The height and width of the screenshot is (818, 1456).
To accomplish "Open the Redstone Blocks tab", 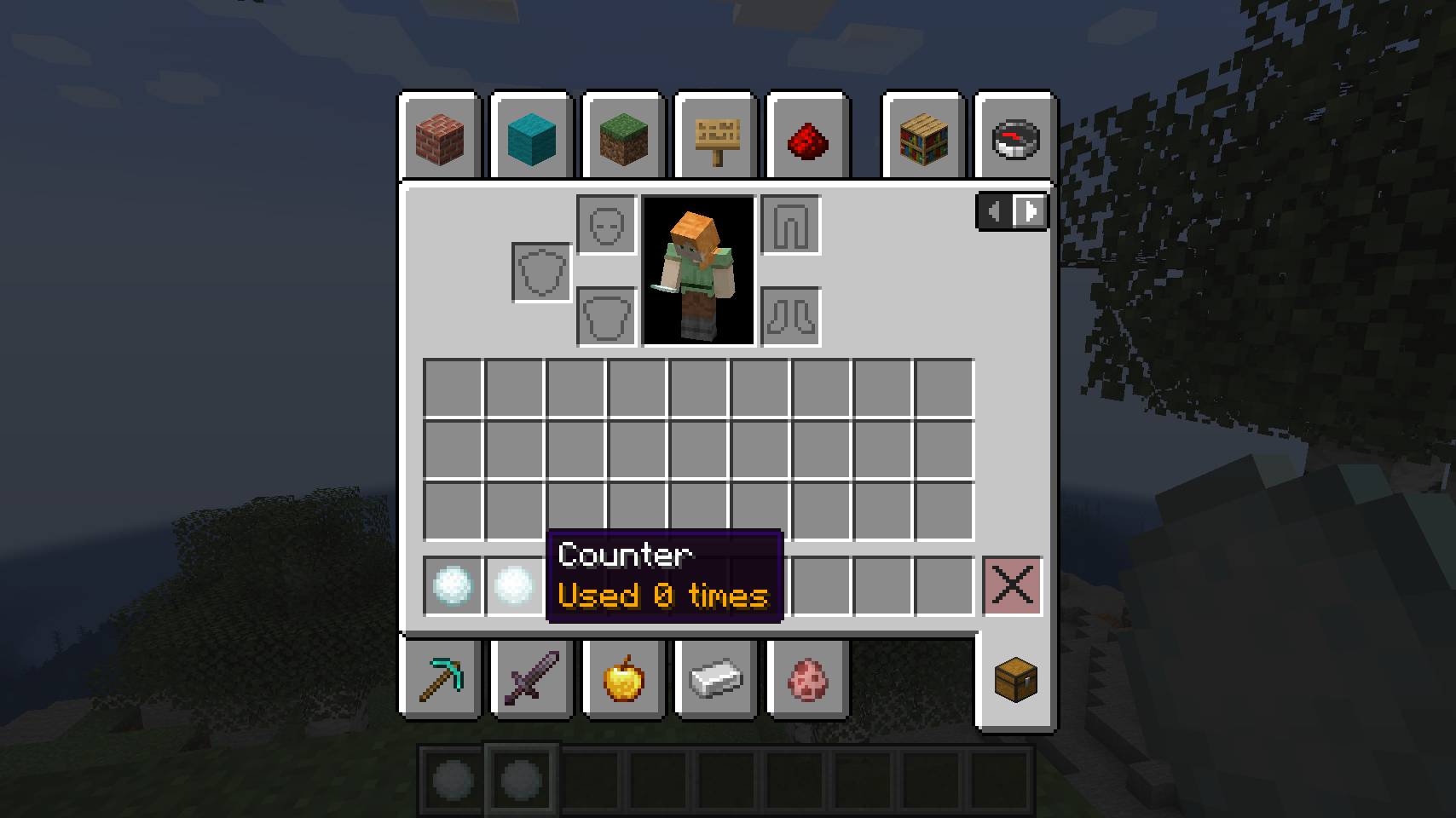I will point(807,139).
